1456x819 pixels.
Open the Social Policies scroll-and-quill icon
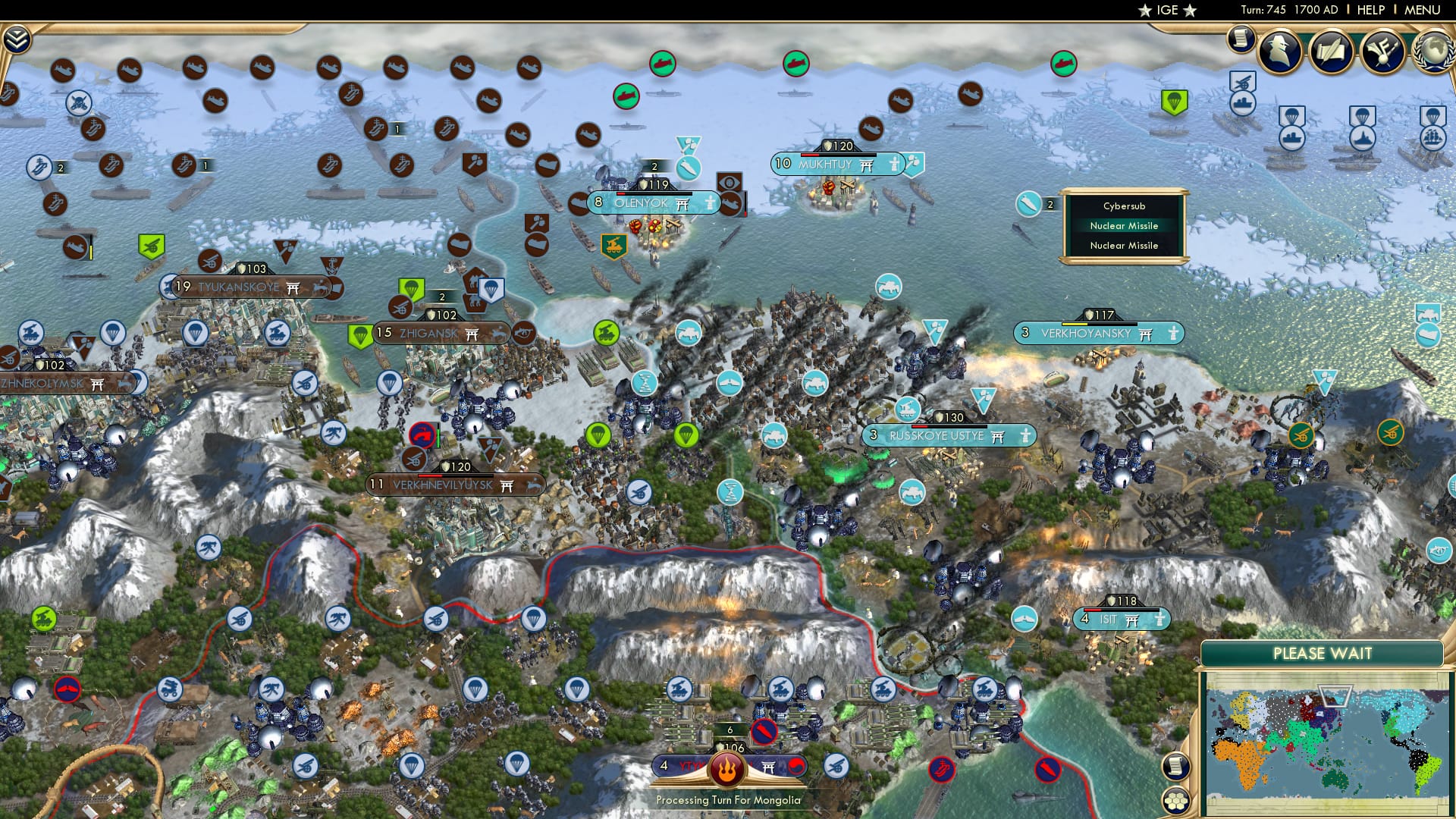point(1329,51)
